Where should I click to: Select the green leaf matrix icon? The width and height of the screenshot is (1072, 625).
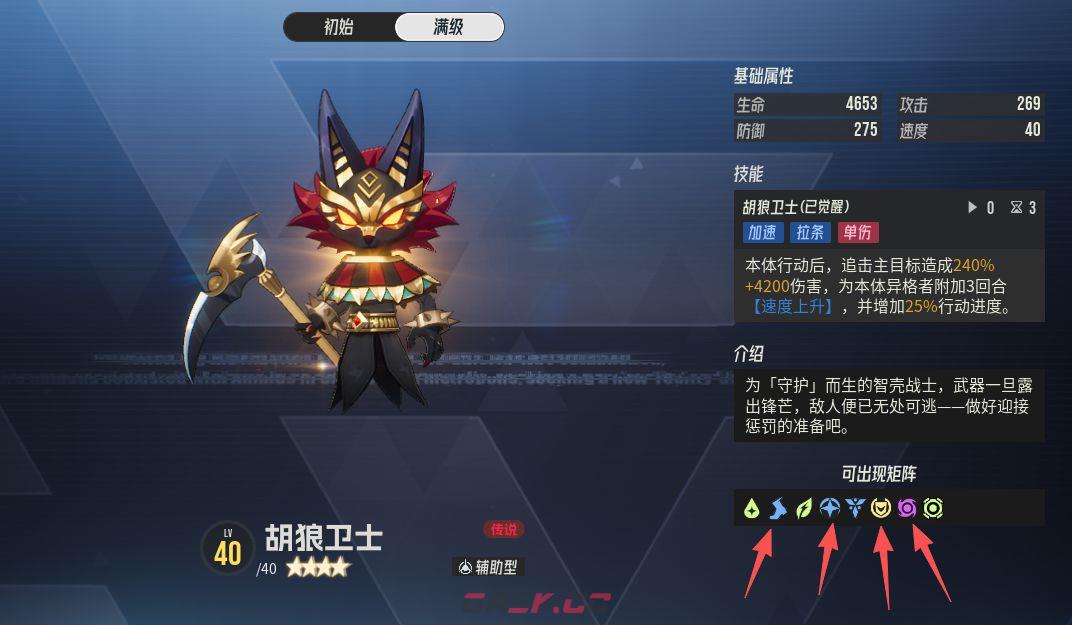tap(804, 509)
